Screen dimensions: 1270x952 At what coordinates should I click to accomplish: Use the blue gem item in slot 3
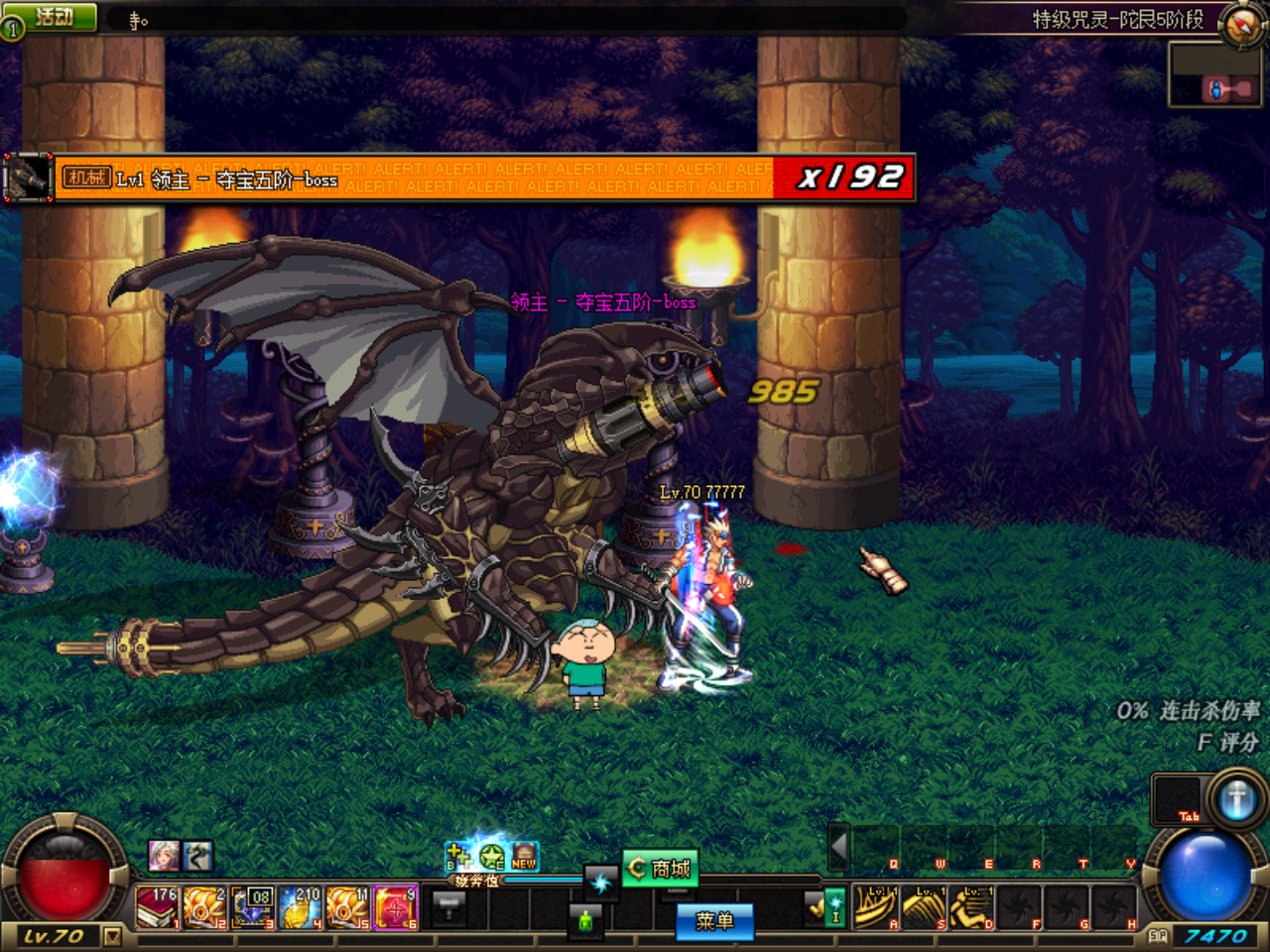coord(251,907)
